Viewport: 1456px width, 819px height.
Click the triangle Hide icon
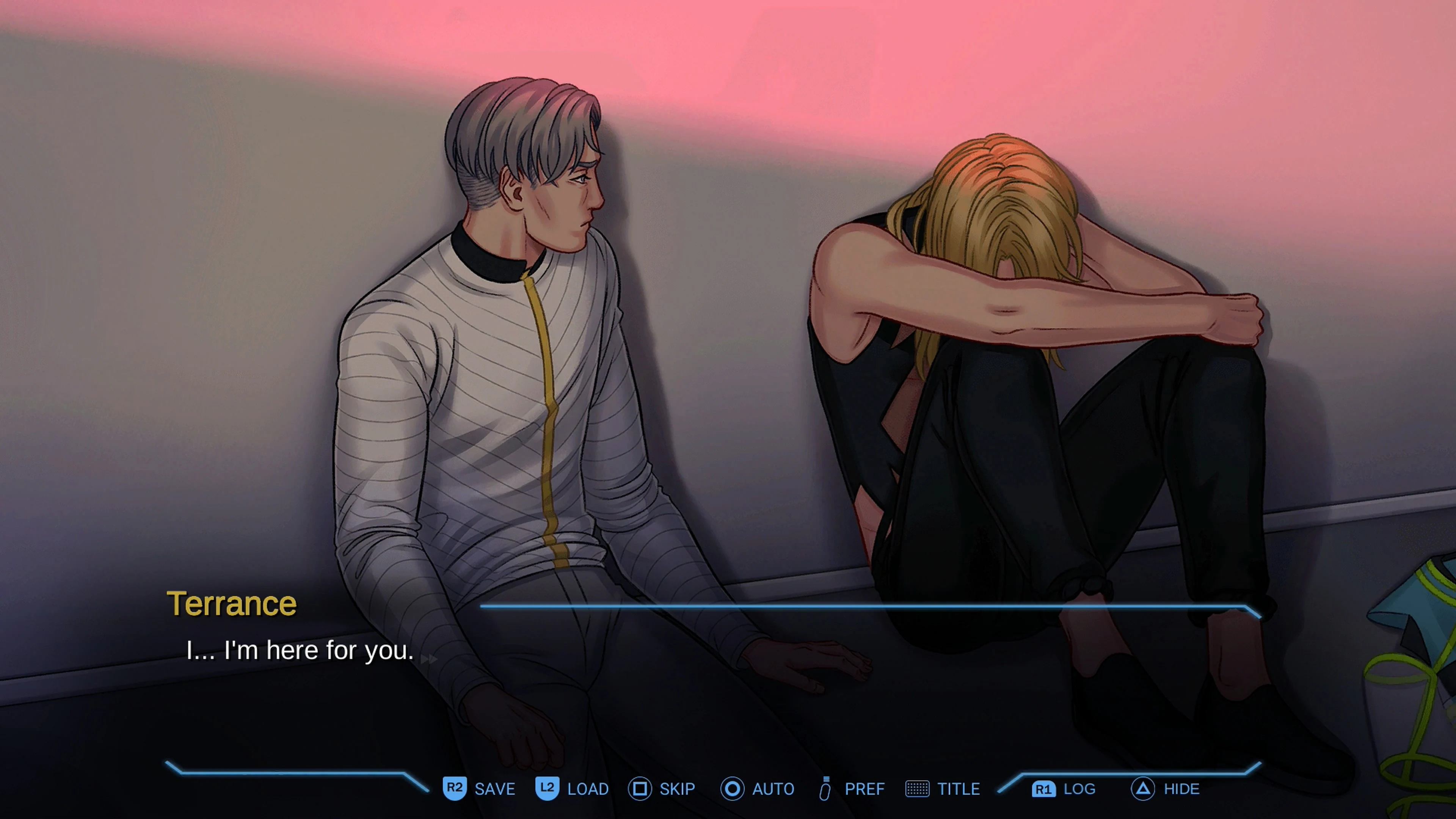pyautogui.click(x=1145, y=789)
